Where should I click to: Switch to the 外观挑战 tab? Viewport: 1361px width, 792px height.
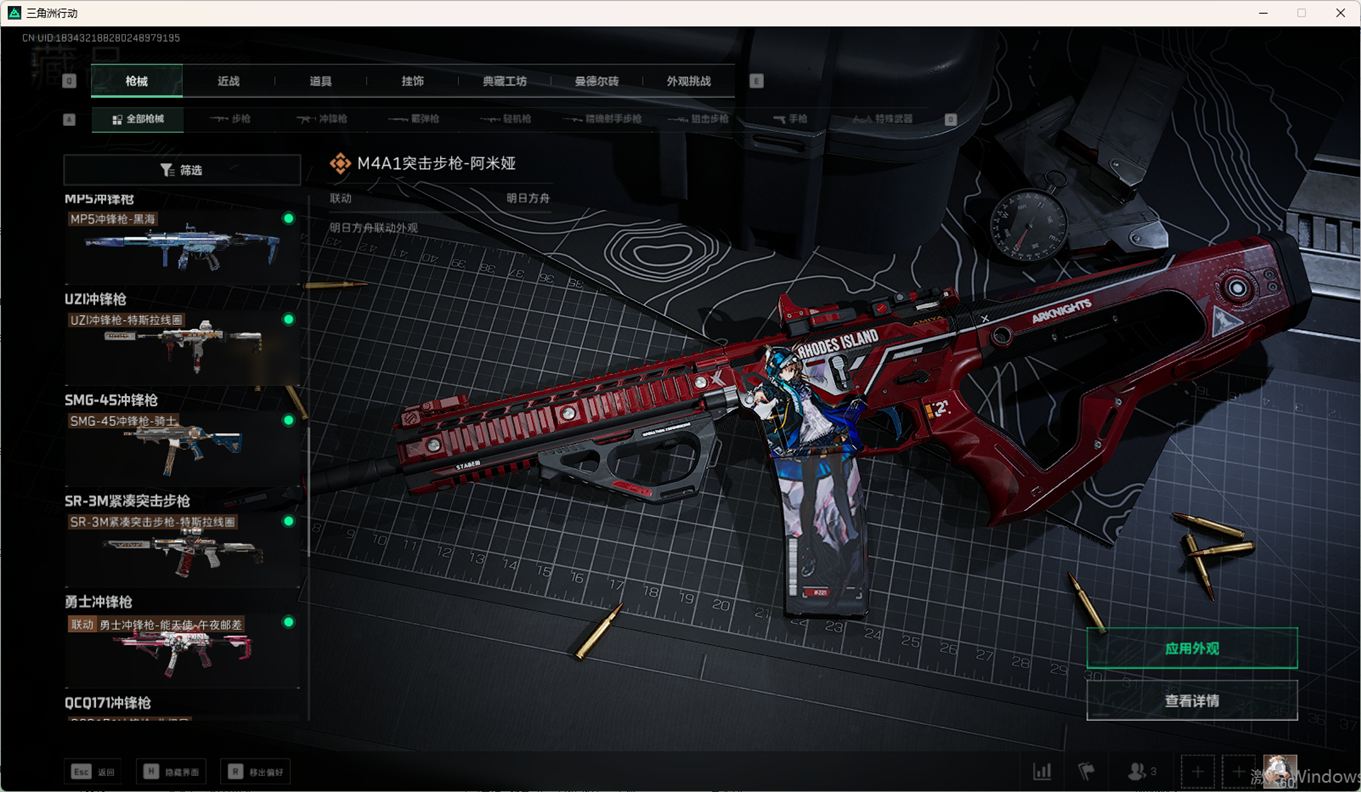click(688, 81)
